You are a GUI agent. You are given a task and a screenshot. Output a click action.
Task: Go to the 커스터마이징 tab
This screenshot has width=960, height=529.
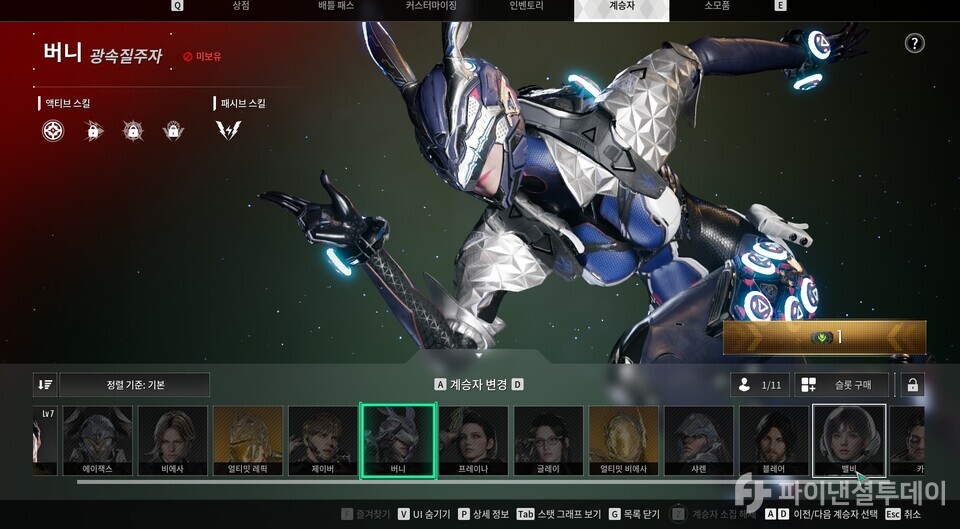click(431, 6)
